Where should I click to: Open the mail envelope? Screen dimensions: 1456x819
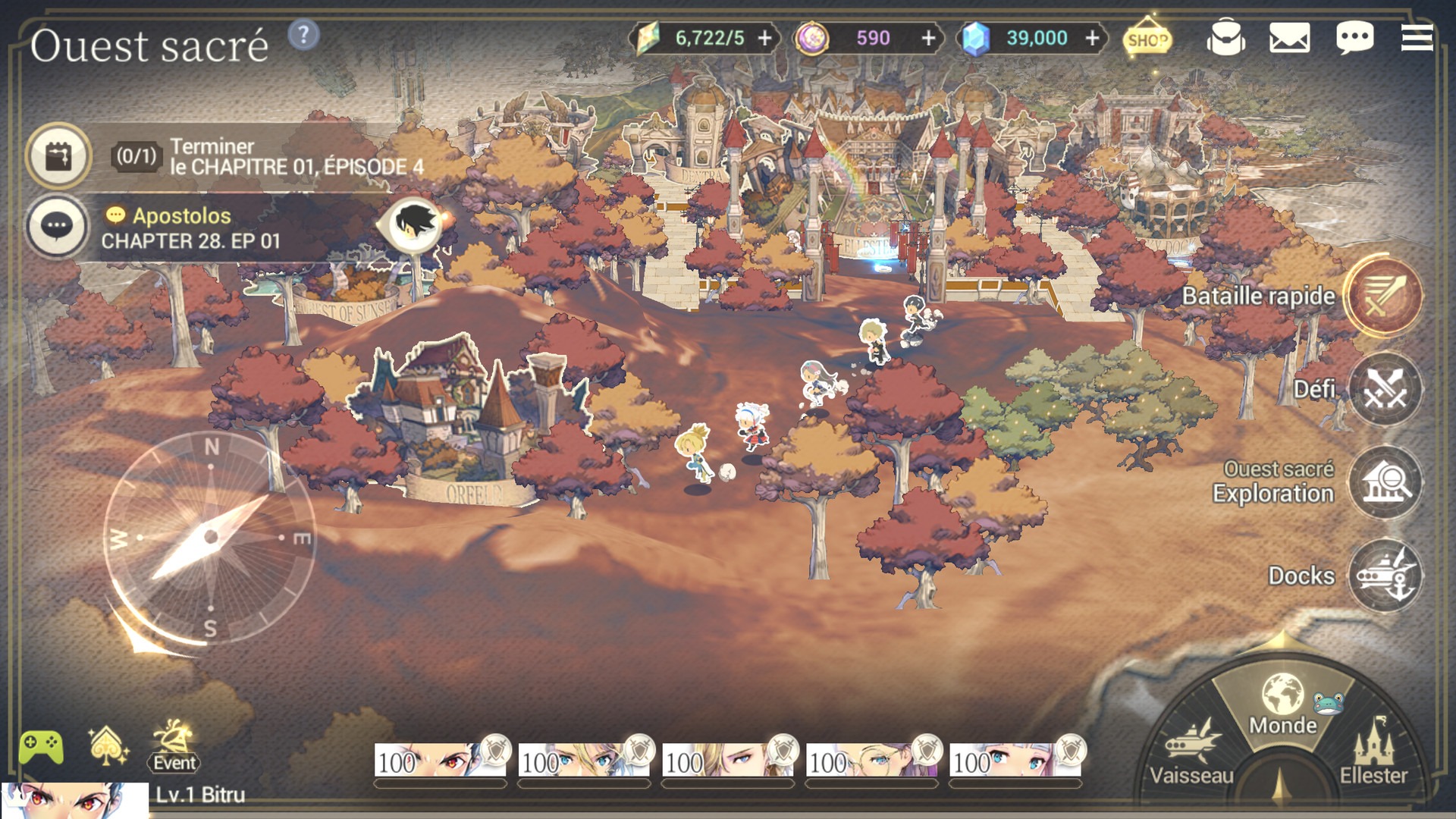click(x=1289, y=37)
